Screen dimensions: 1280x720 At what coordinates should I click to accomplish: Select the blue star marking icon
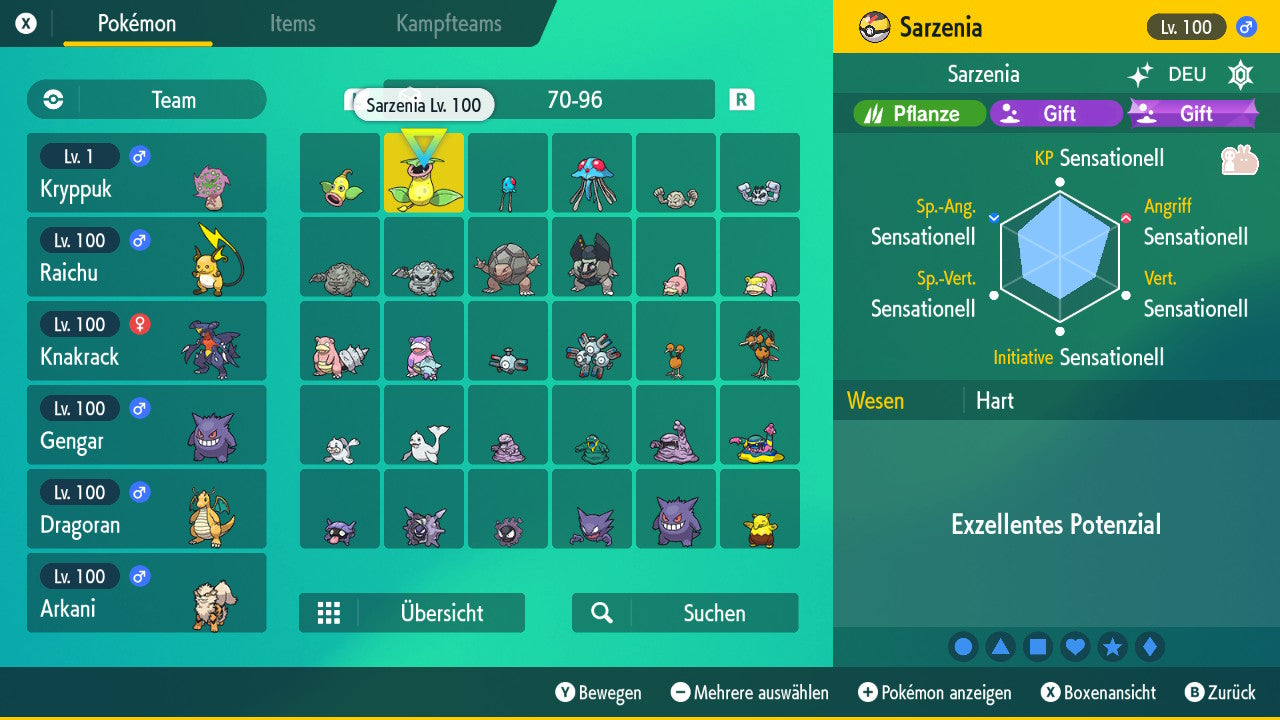pyautogui.click(x=1112, y=646)
